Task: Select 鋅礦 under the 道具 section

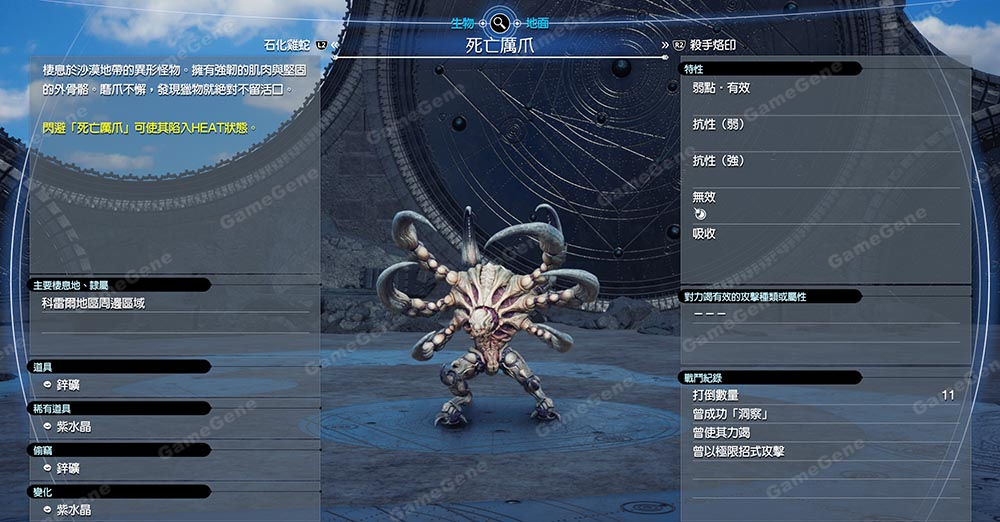Action: 68,385
